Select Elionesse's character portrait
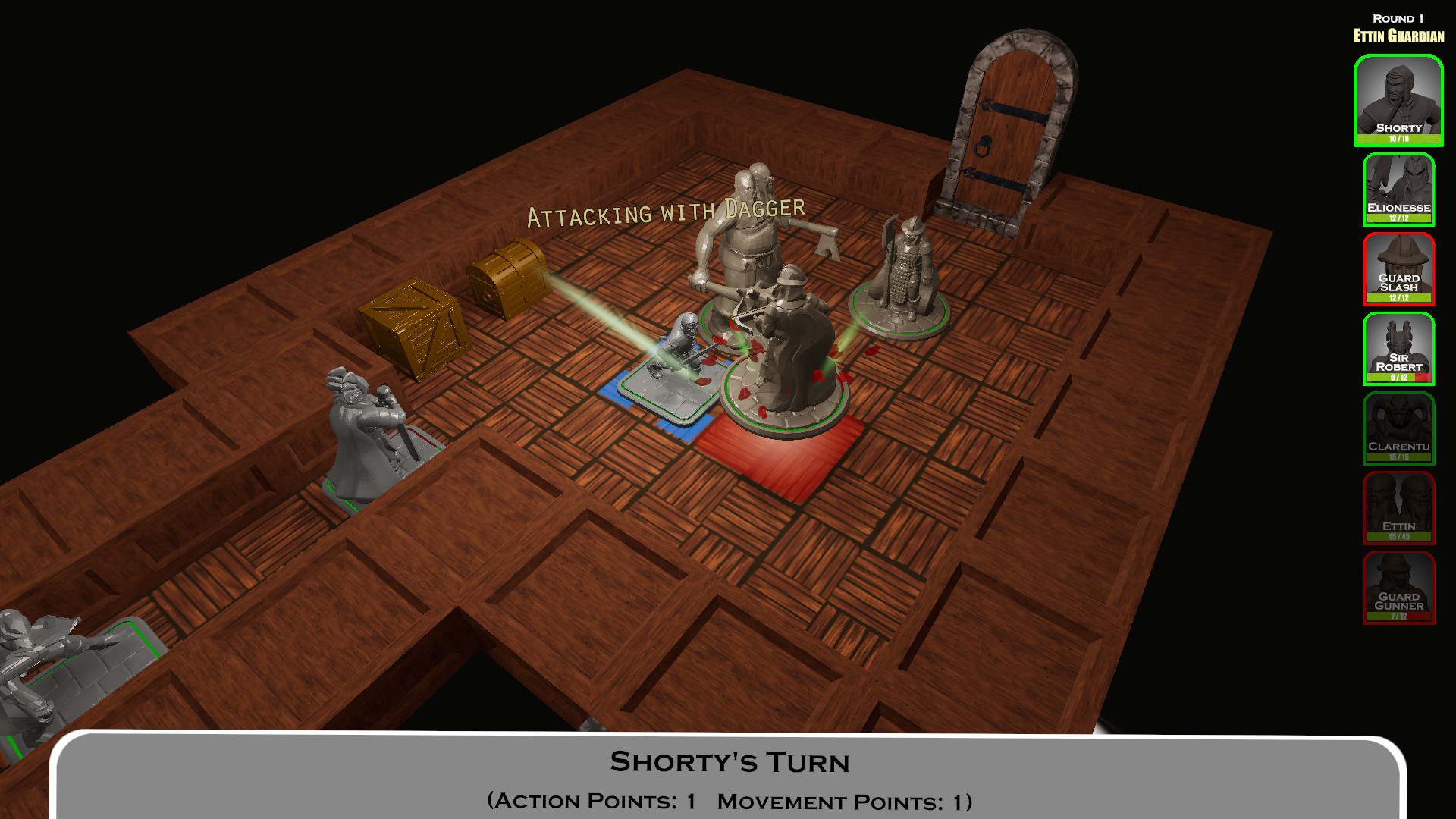The width and height of the screenshot is (1456, 819). click(1399, 188)
